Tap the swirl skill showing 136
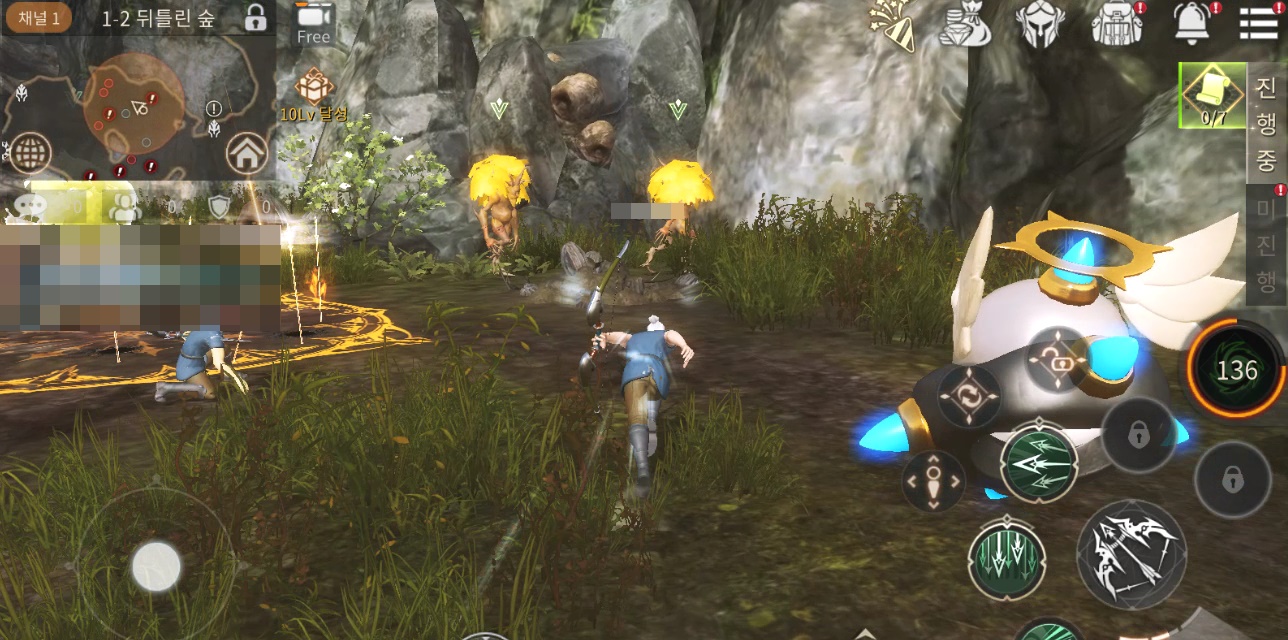Viewport: 1288px width, 640px height. tap(1236, 370)
